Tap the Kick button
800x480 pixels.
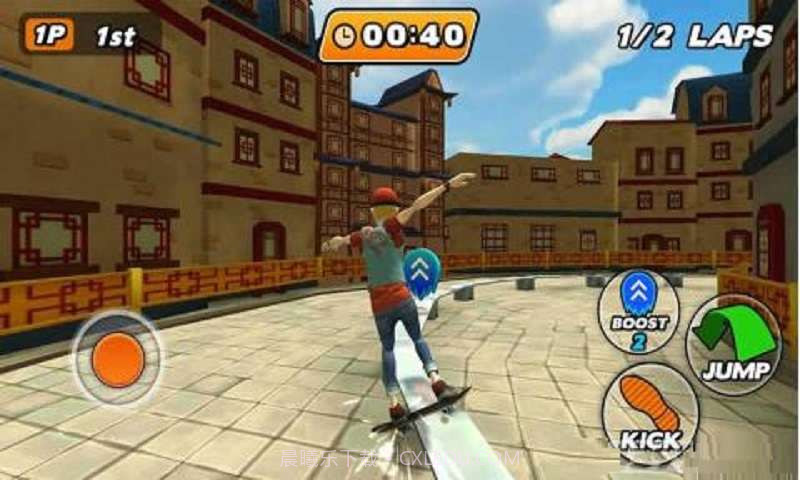[x=651, y=411]
